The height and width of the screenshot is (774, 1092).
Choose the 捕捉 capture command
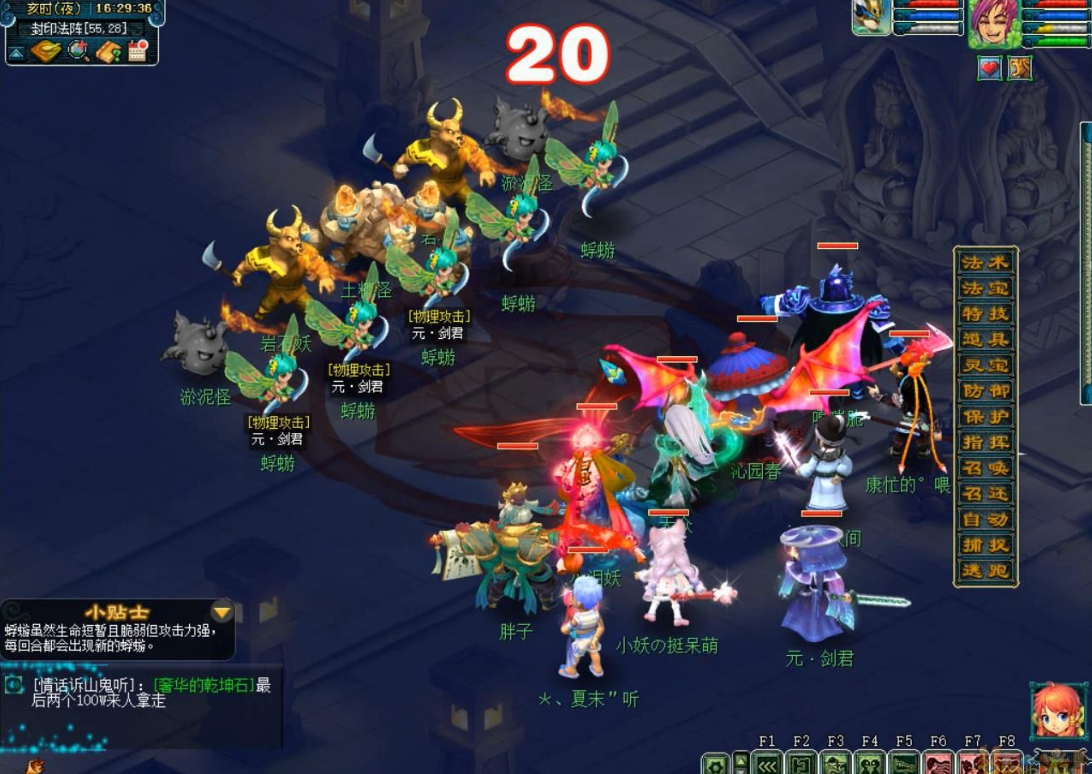(x=985, y=546)
